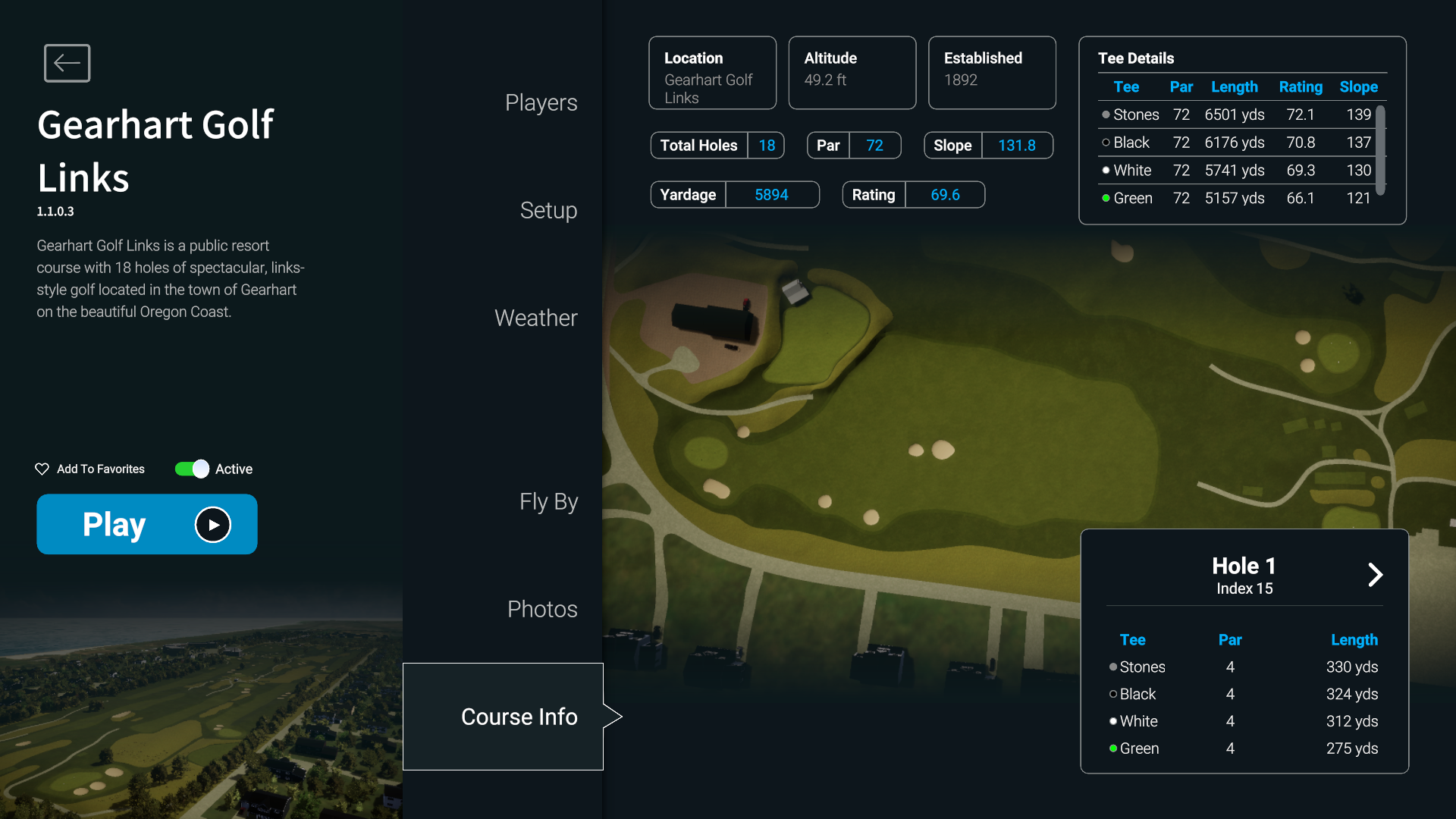Click the back arrow icon

point(67,63)
